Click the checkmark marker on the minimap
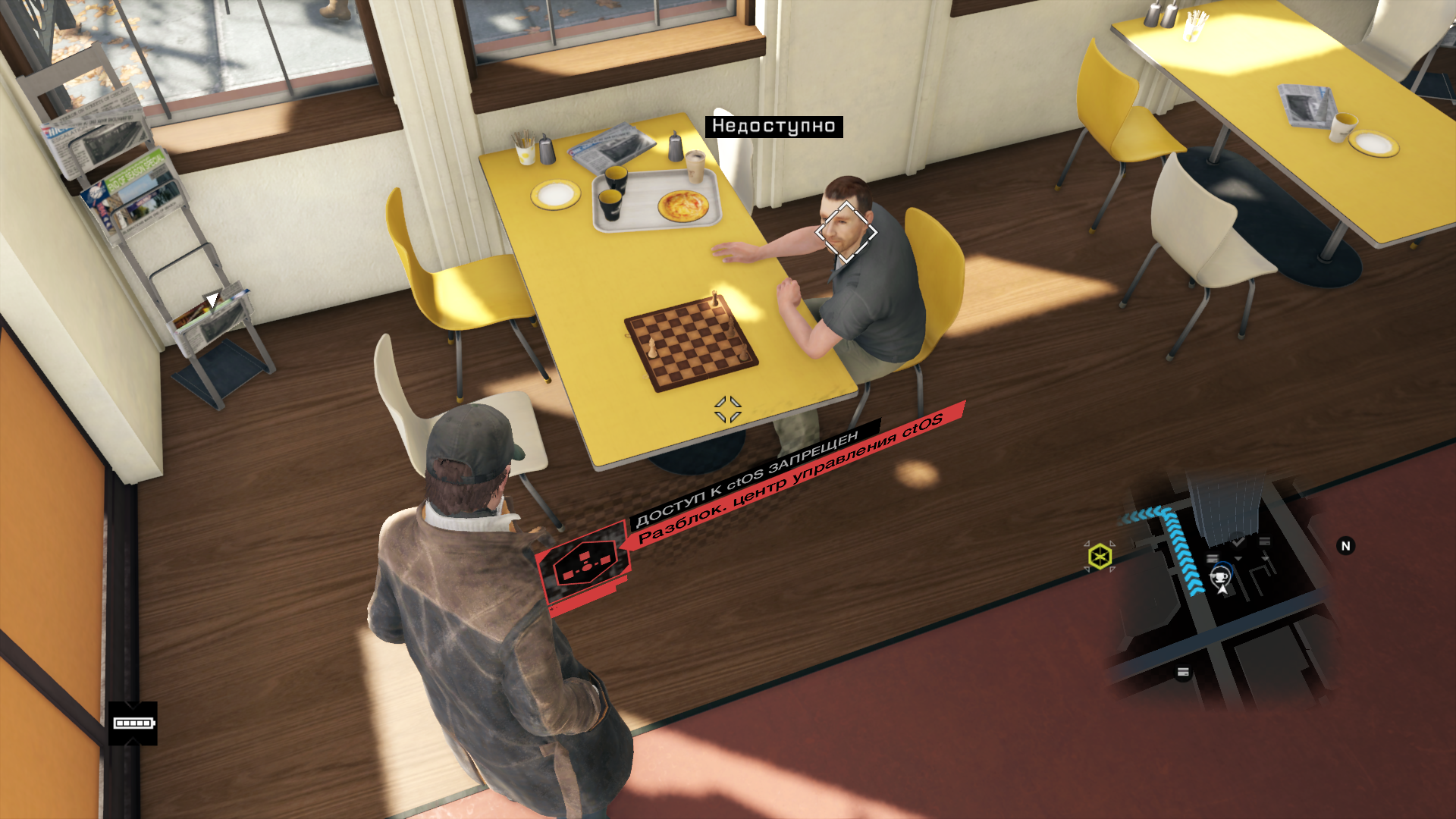This screenshot has width=1456, height=819. pyautogui.click(x=1238, y=541)
